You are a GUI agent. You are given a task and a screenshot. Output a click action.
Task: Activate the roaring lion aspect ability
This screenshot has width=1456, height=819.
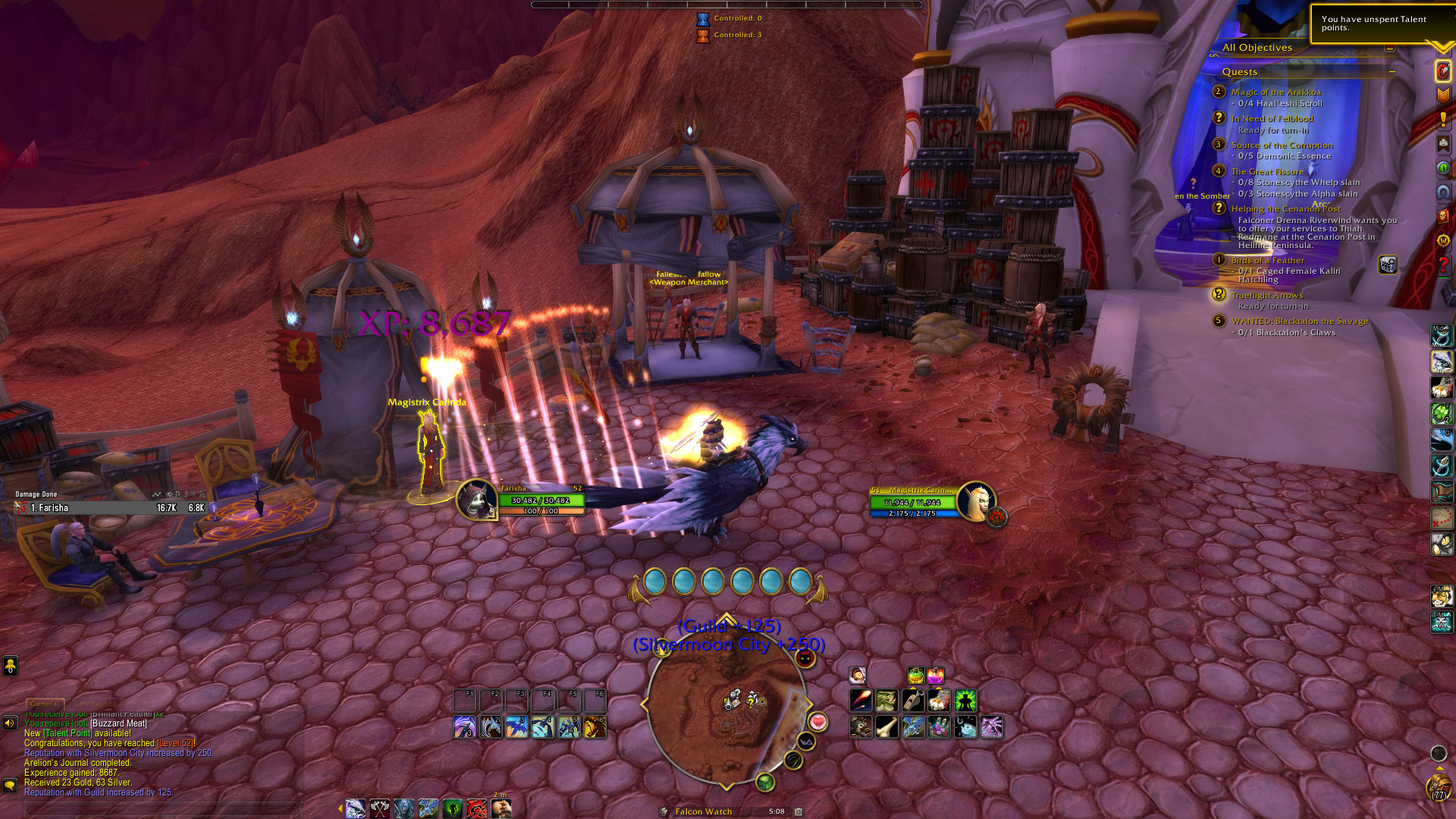click(x=595, y=727)
